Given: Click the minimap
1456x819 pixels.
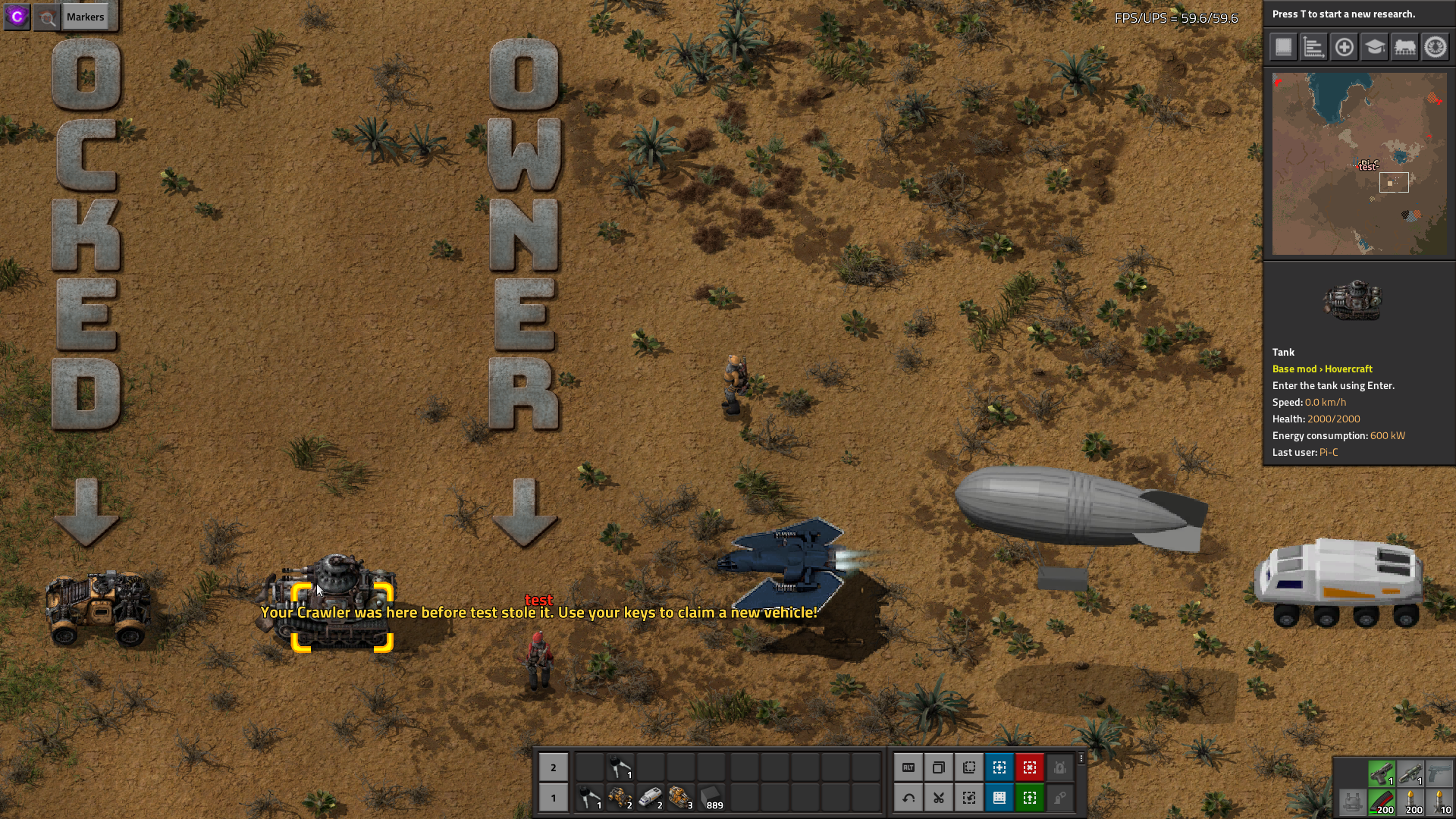Looking at the screenshot, I should 1359,164.
